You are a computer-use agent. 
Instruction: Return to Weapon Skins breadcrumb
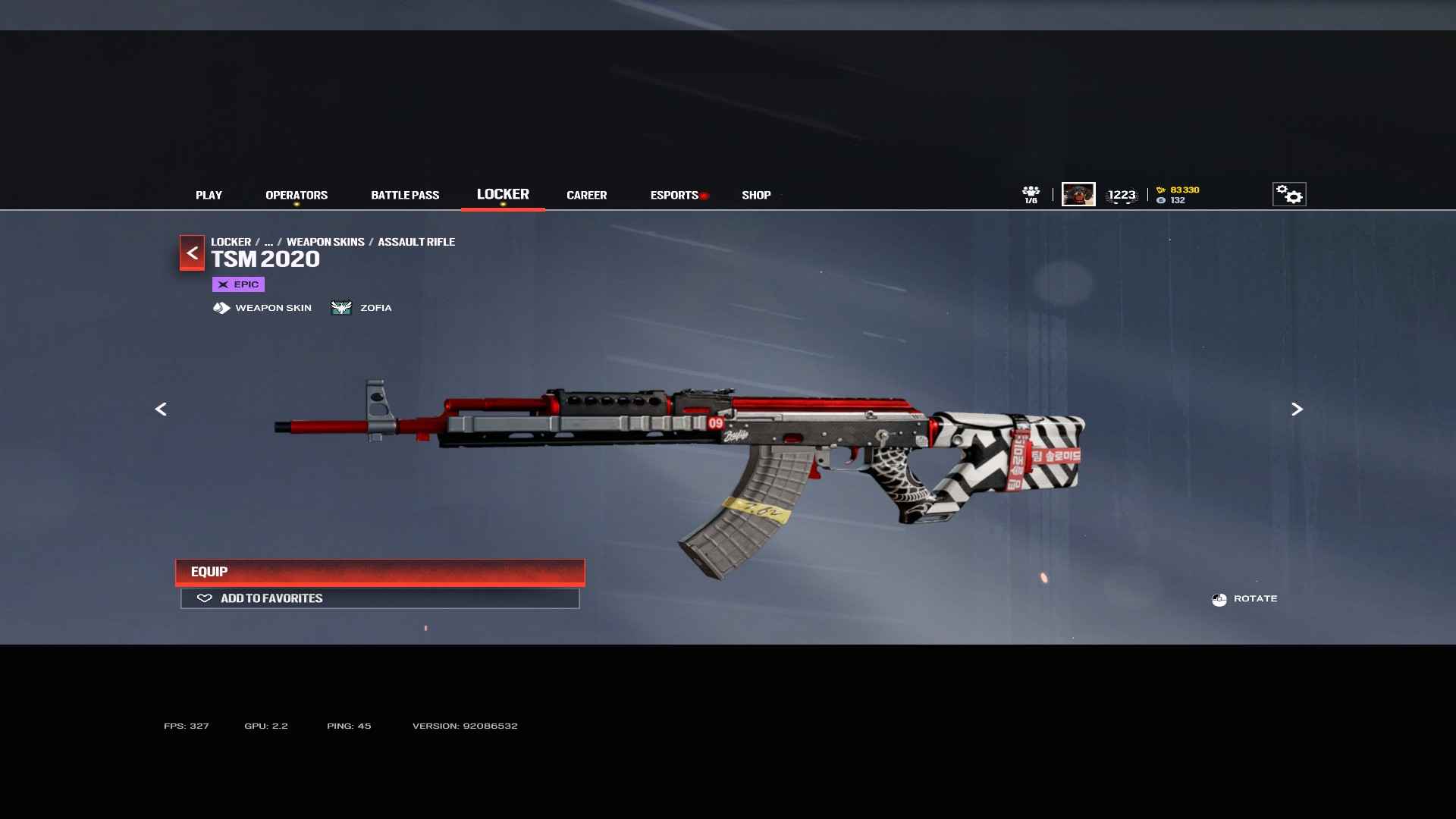[325, 242]
